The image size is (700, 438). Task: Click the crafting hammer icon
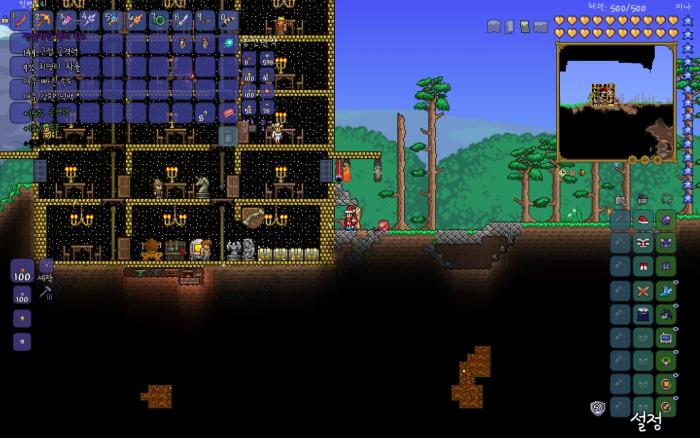tap(45, 292)
